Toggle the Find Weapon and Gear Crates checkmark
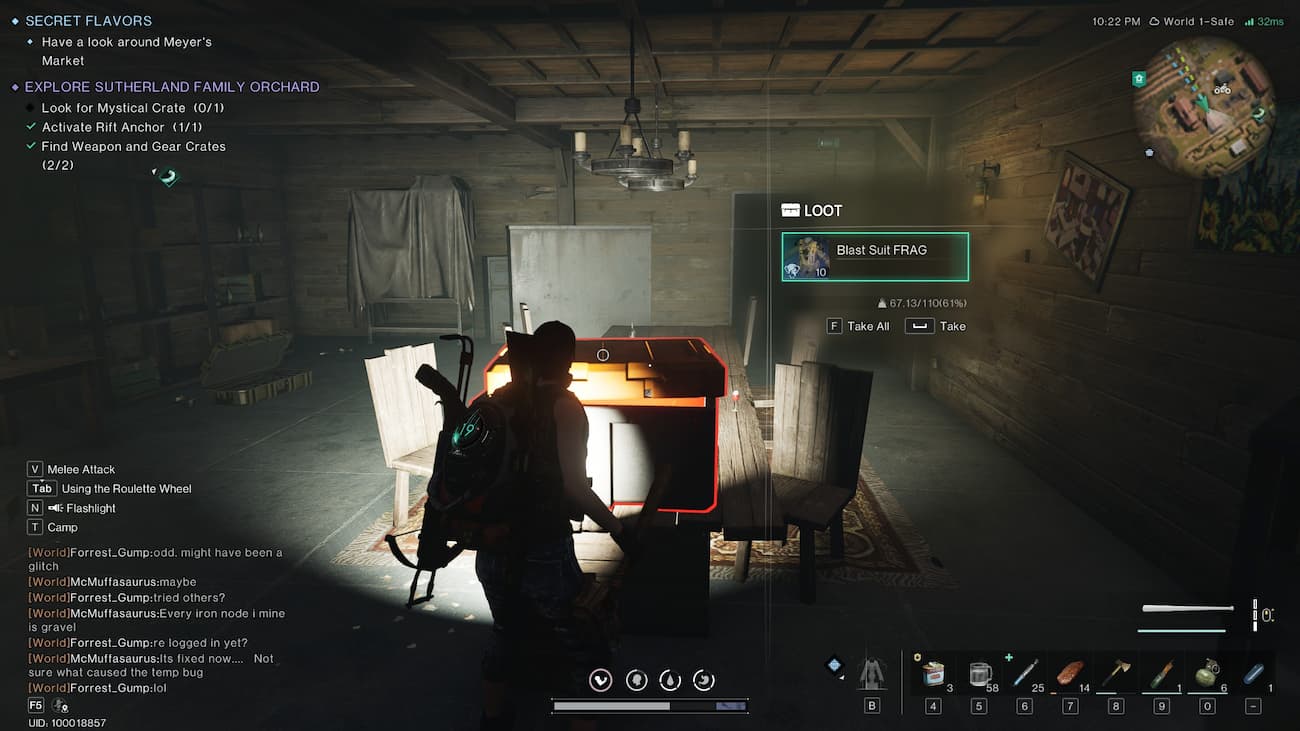The image size is (1300, 731). point(30,146)
